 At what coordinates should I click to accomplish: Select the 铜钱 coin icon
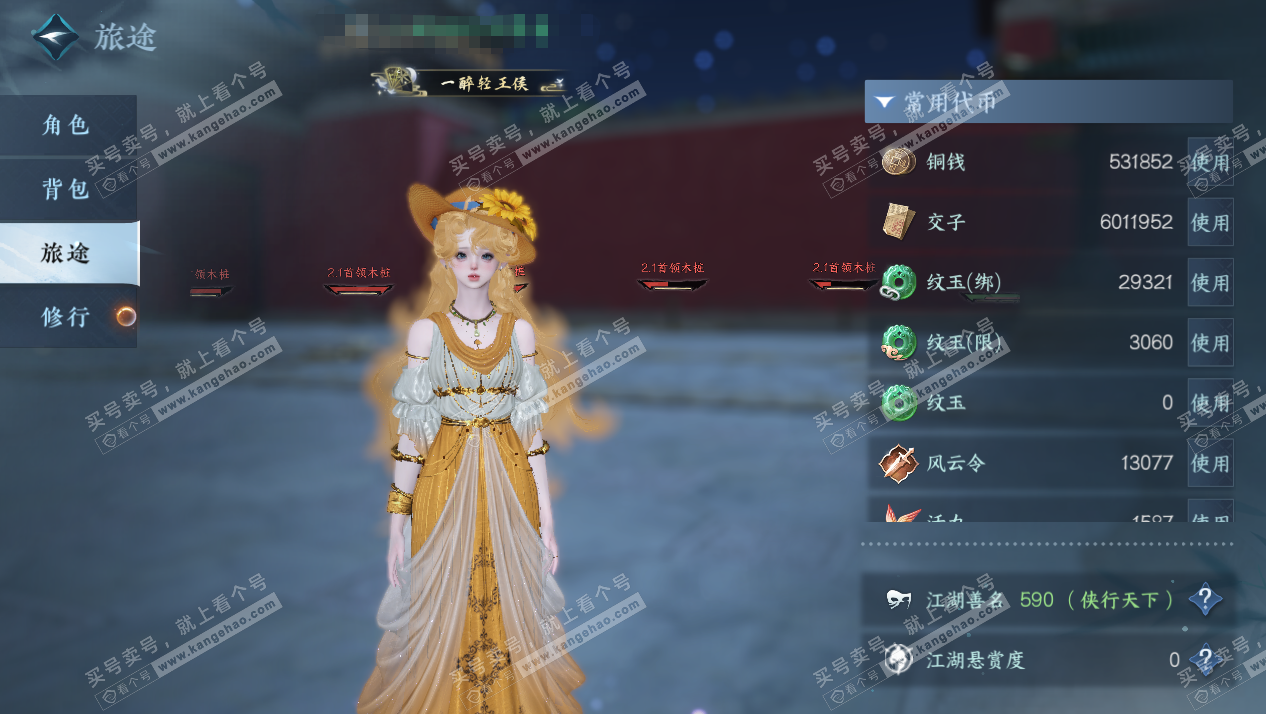899,162
